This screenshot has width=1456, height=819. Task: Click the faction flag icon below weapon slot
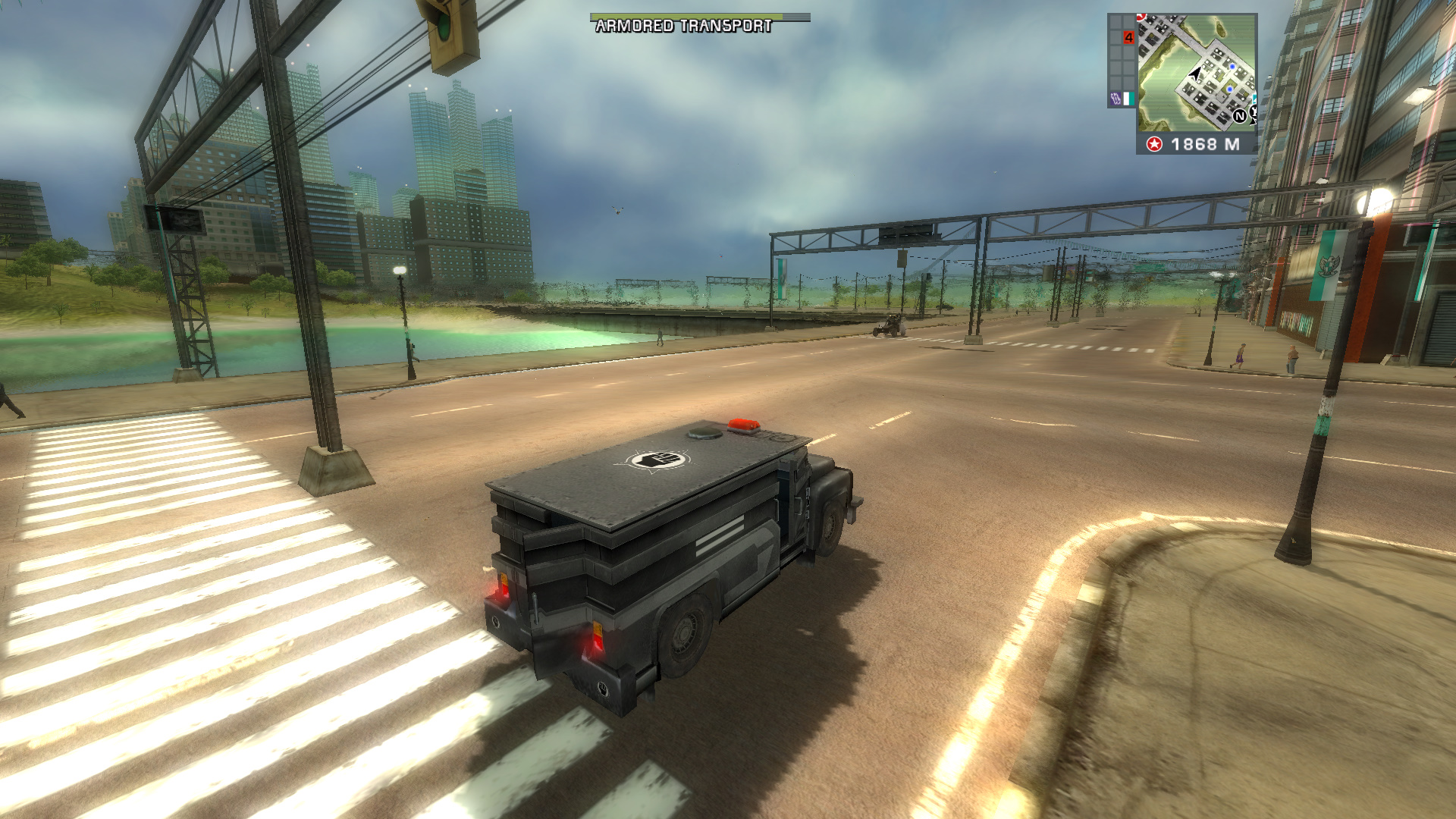[x=1128, y=99]
